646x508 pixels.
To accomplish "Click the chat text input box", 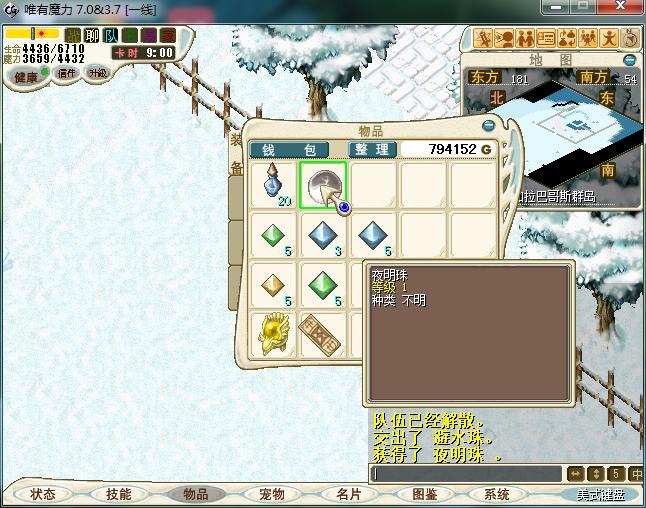I will 465,473.
